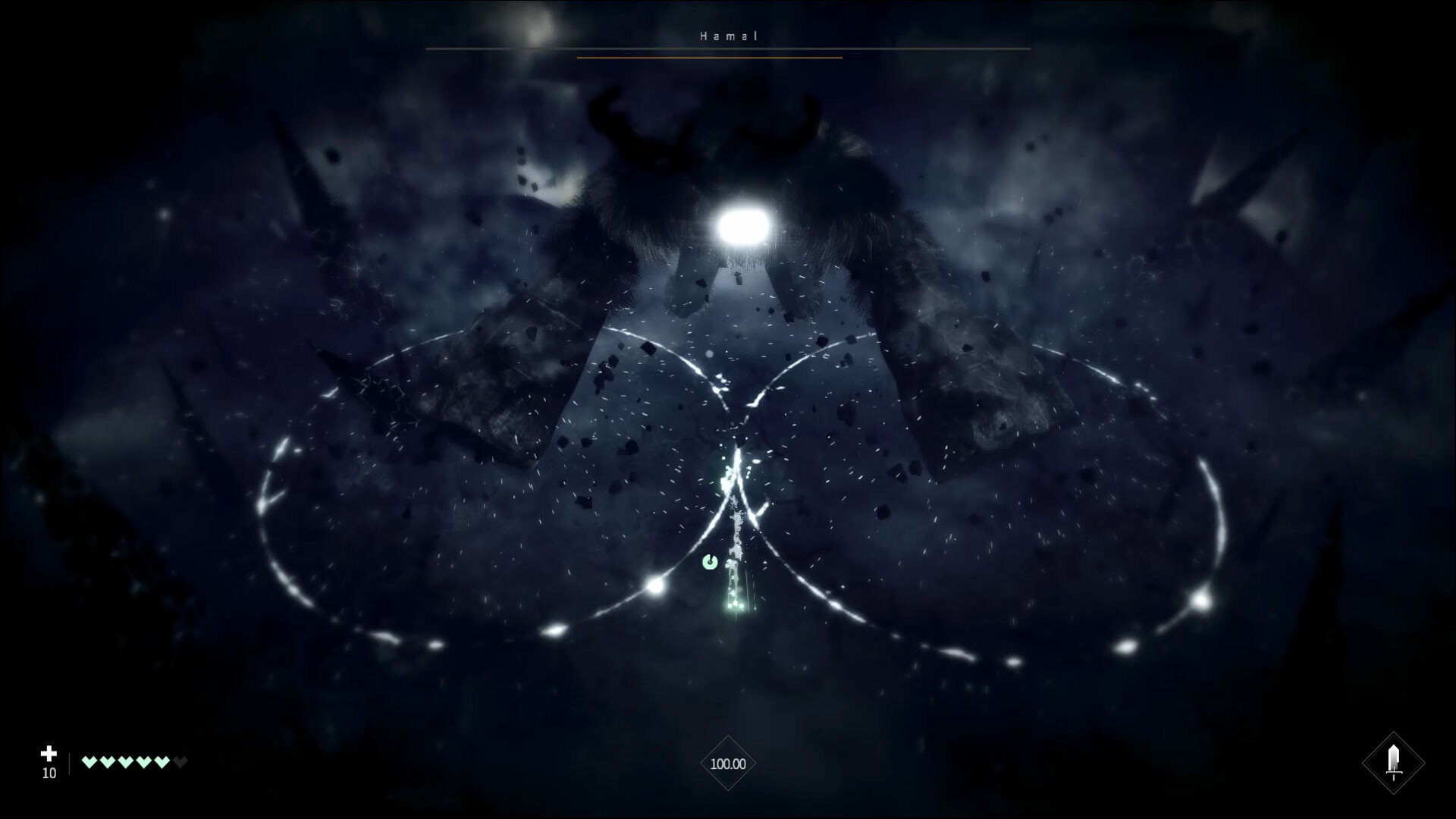Click the healing potion plus icon
This screenshot has width=1456, height=819.
coord(49,754)
